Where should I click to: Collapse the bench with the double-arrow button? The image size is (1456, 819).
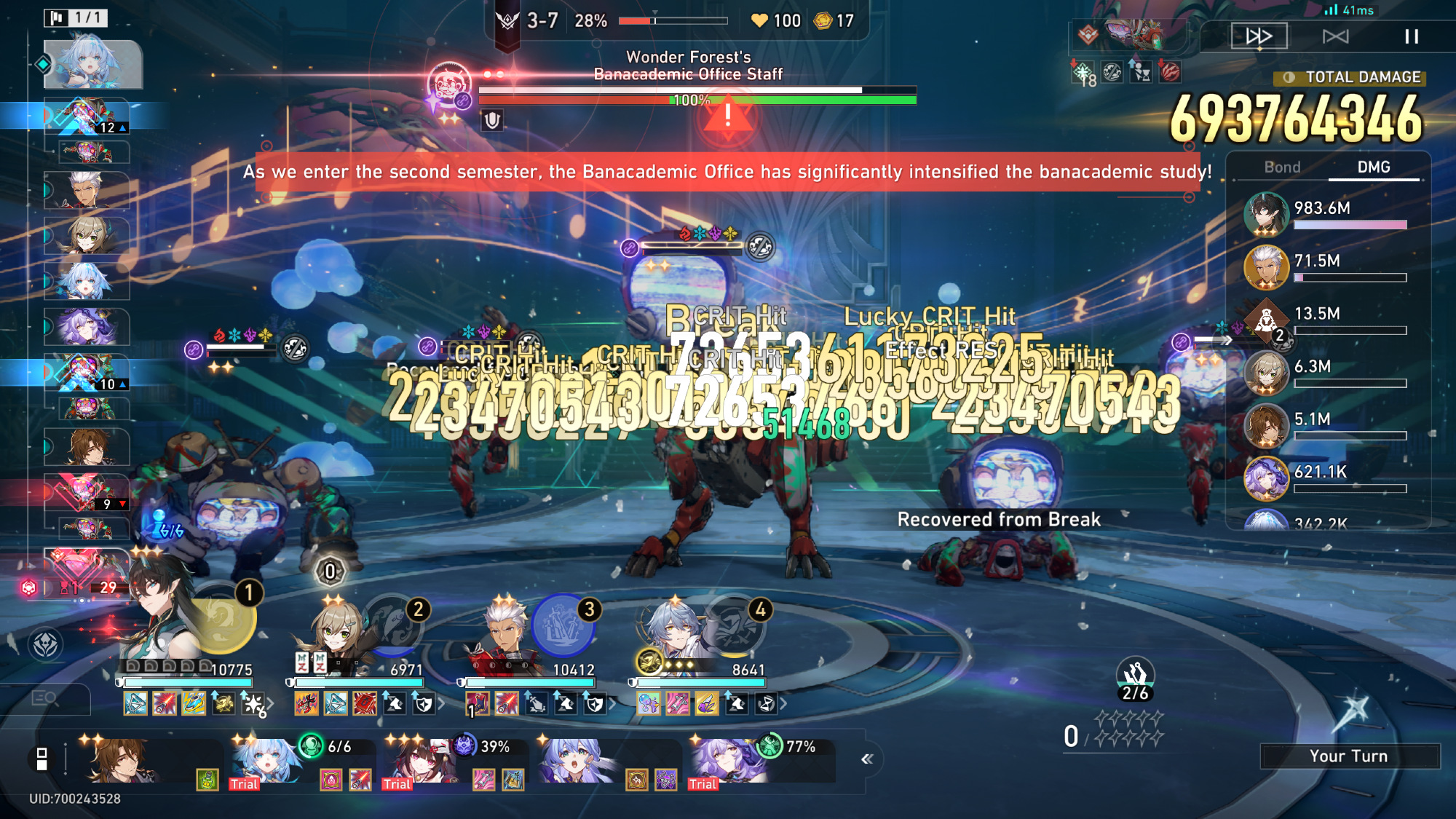[x=866, y=759]
